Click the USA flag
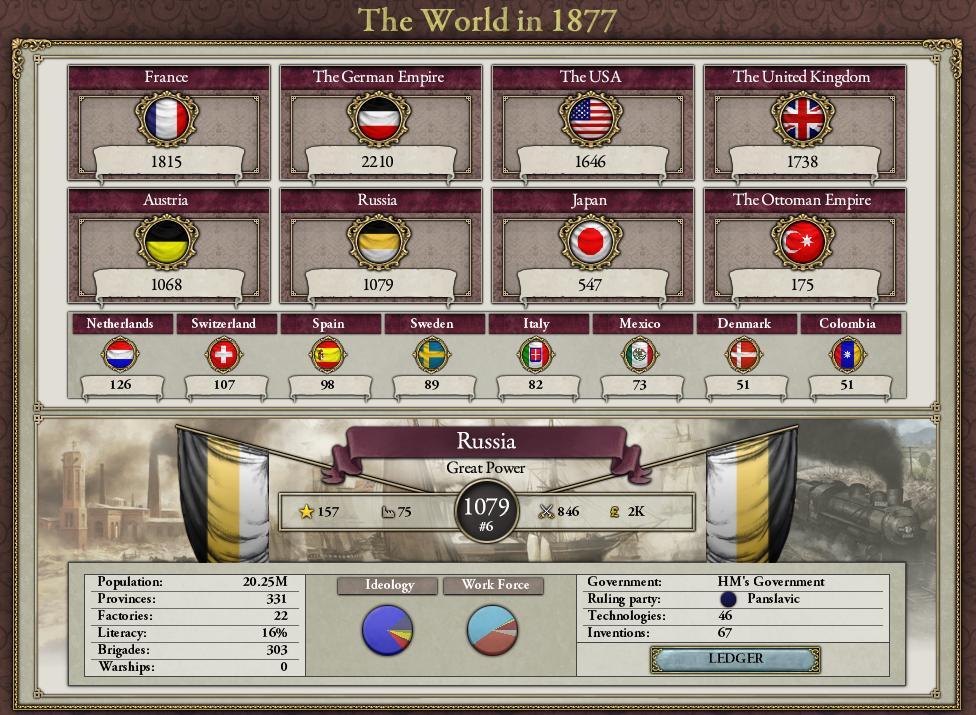This screenshot has height=715, width=976. (x=590, y=120)
